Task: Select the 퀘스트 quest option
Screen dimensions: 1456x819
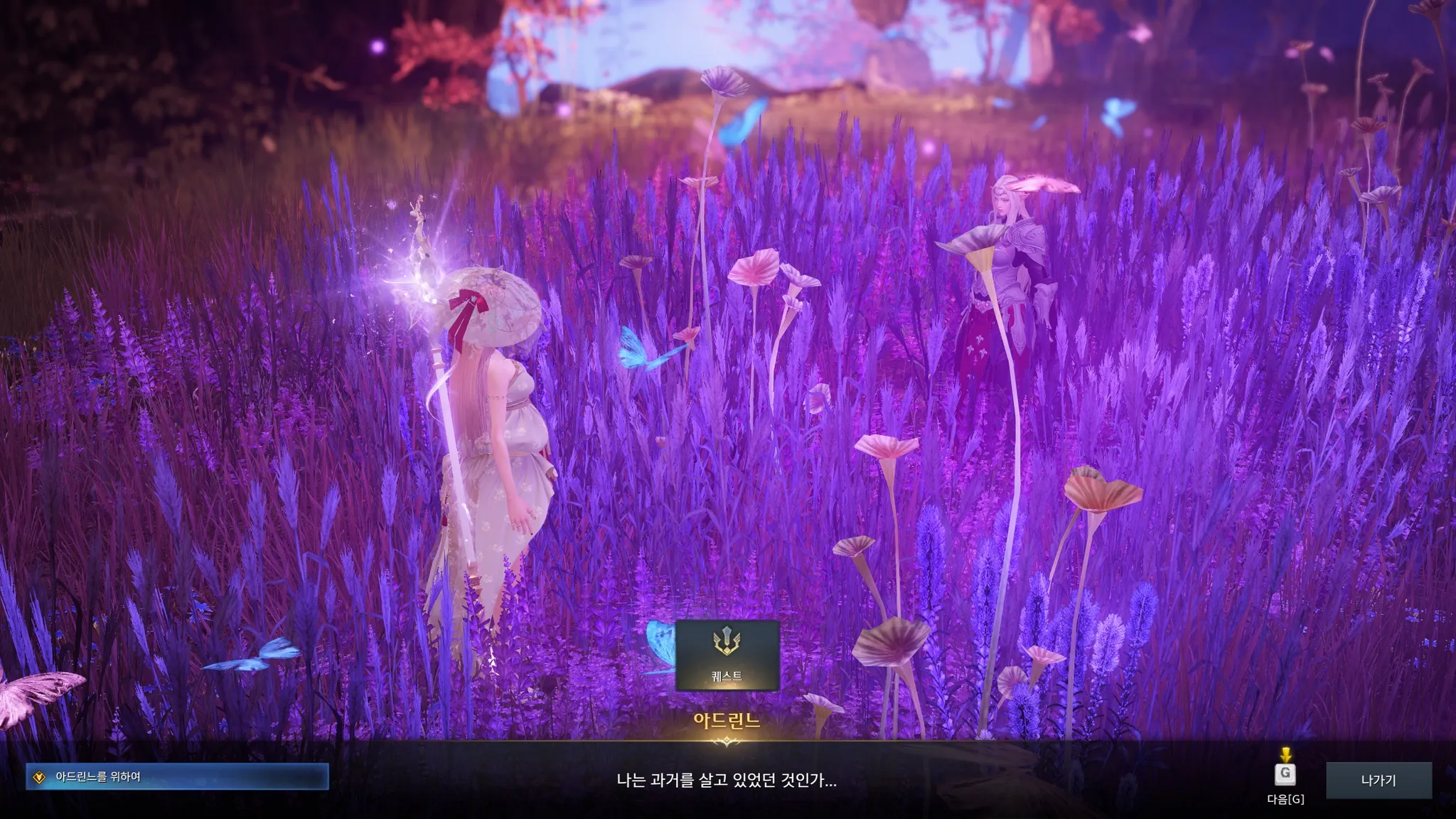Action: 727,655
